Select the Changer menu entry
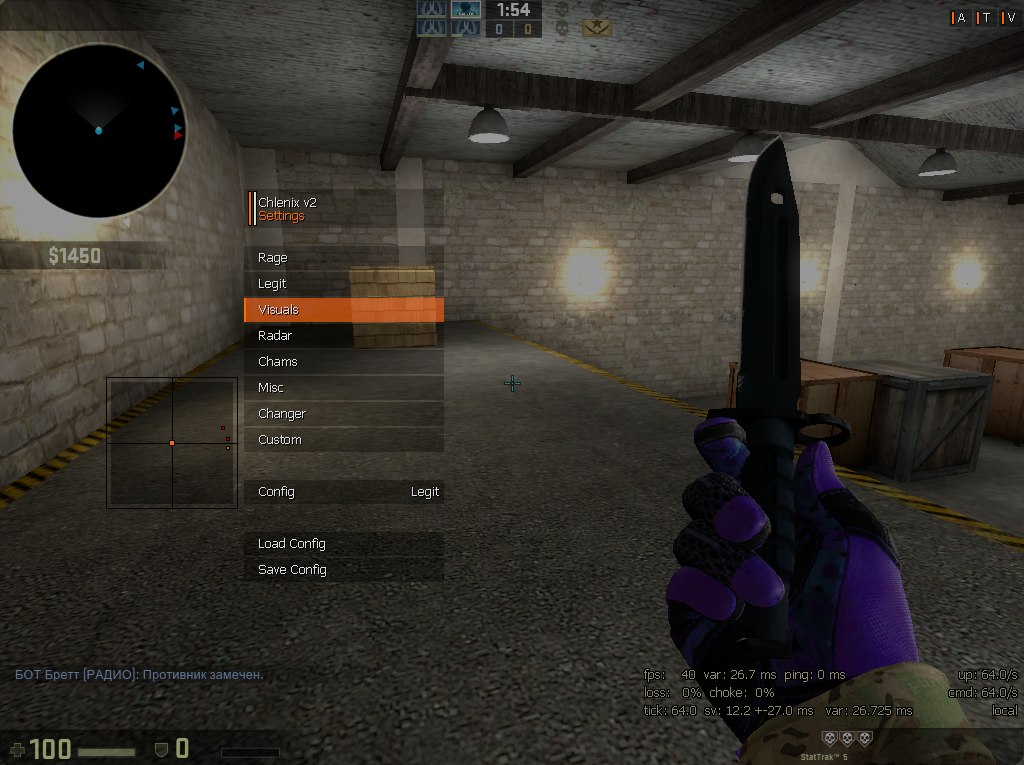The image size is (1024, 765). 343,414
